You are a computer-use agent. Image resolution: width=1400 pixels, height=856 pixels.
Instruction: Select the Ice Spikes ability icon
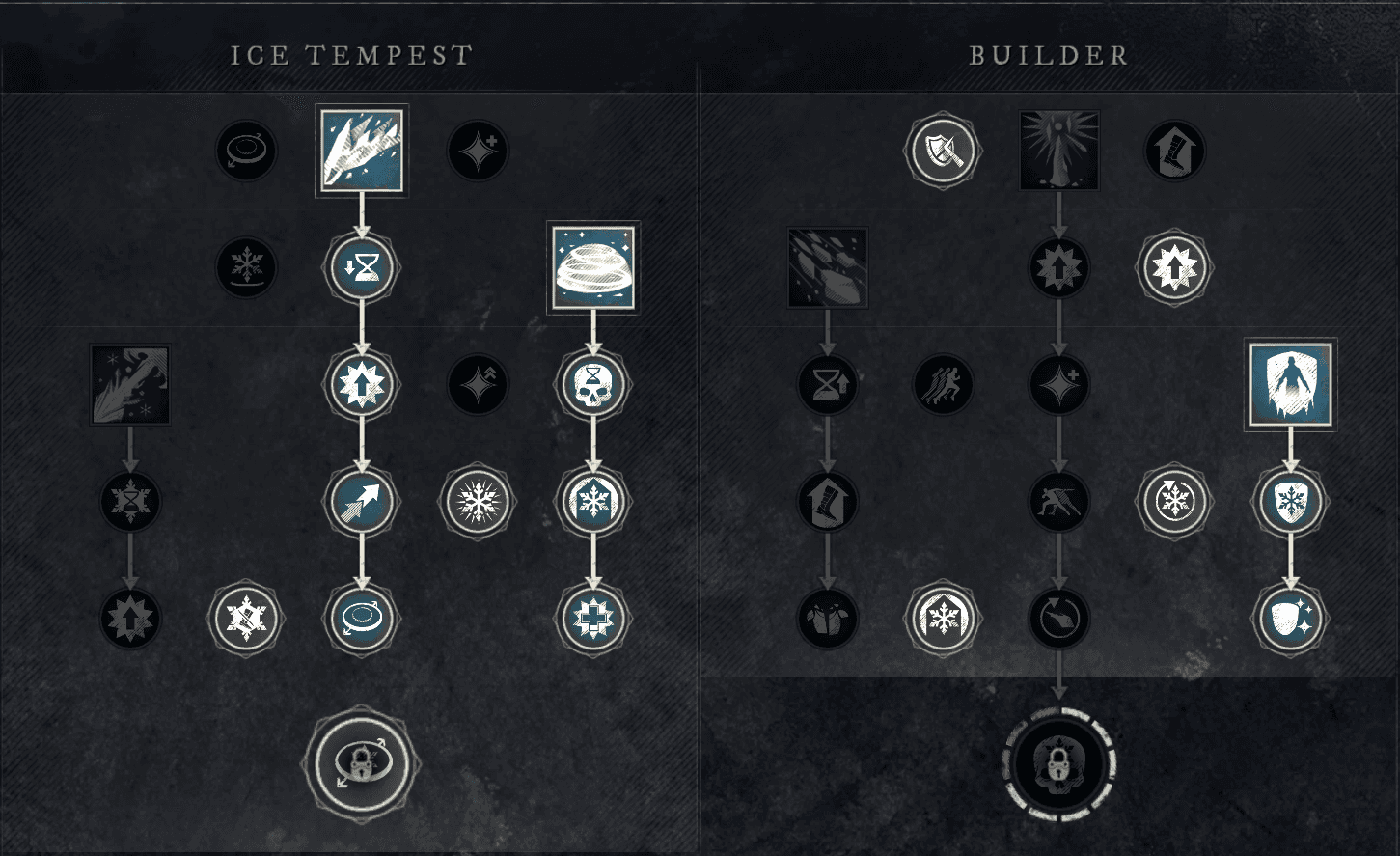coord(129,384)
